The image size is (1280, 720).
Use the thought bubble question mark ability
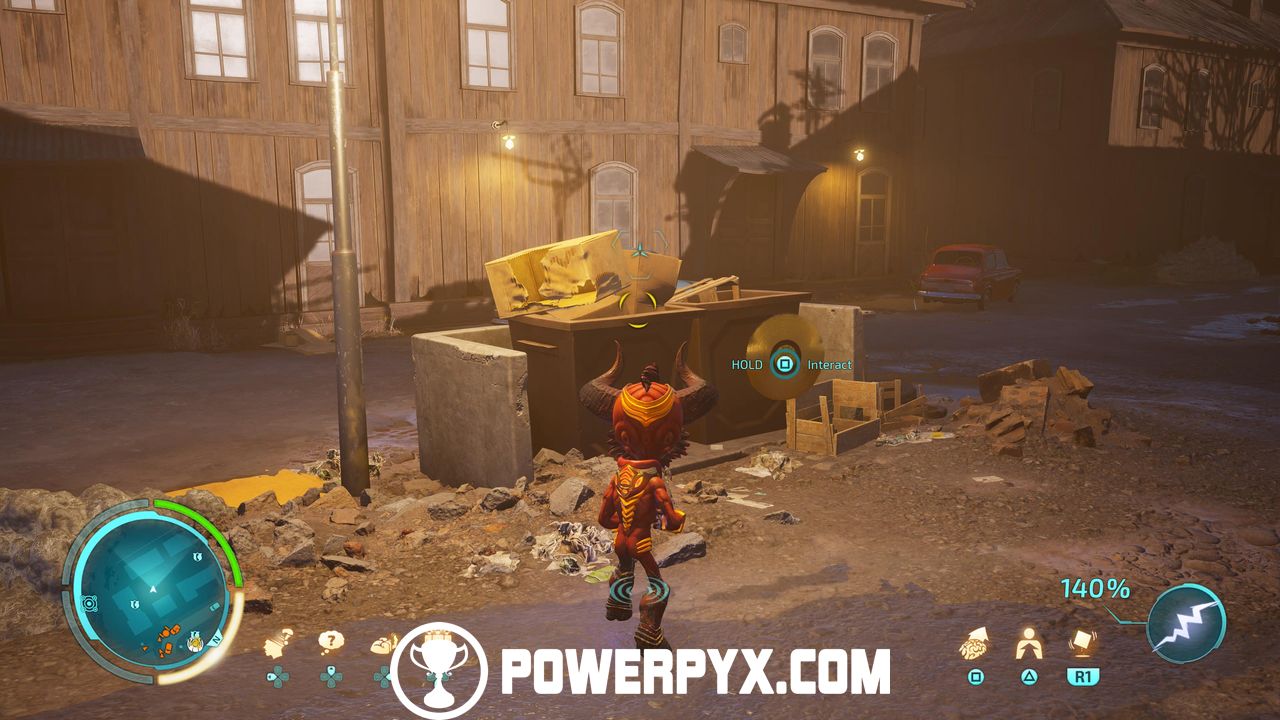pyautogui.click(x=331, y=642)
